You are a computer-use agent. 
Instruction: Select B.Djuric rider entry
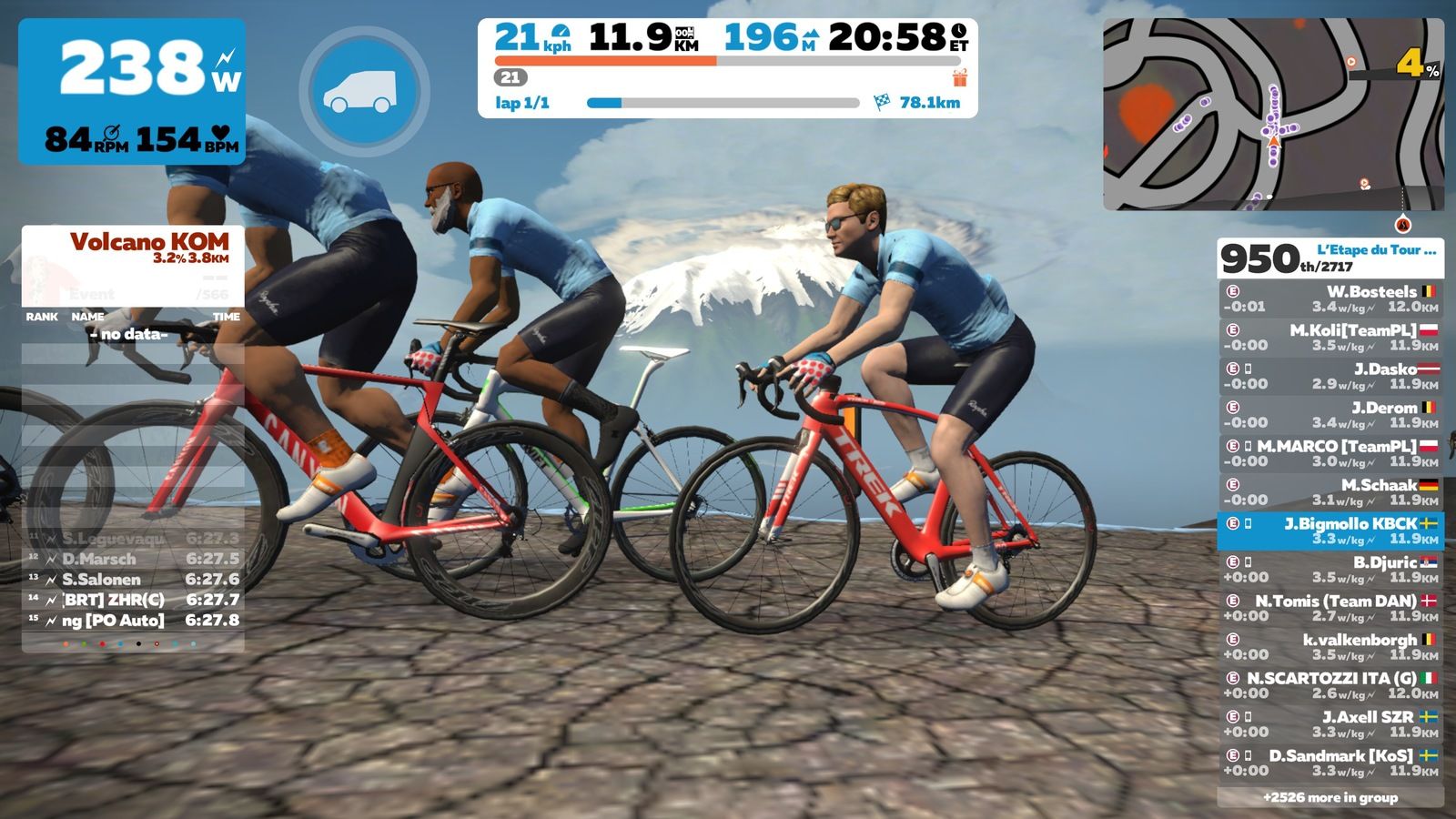[x=1330, y=570]
